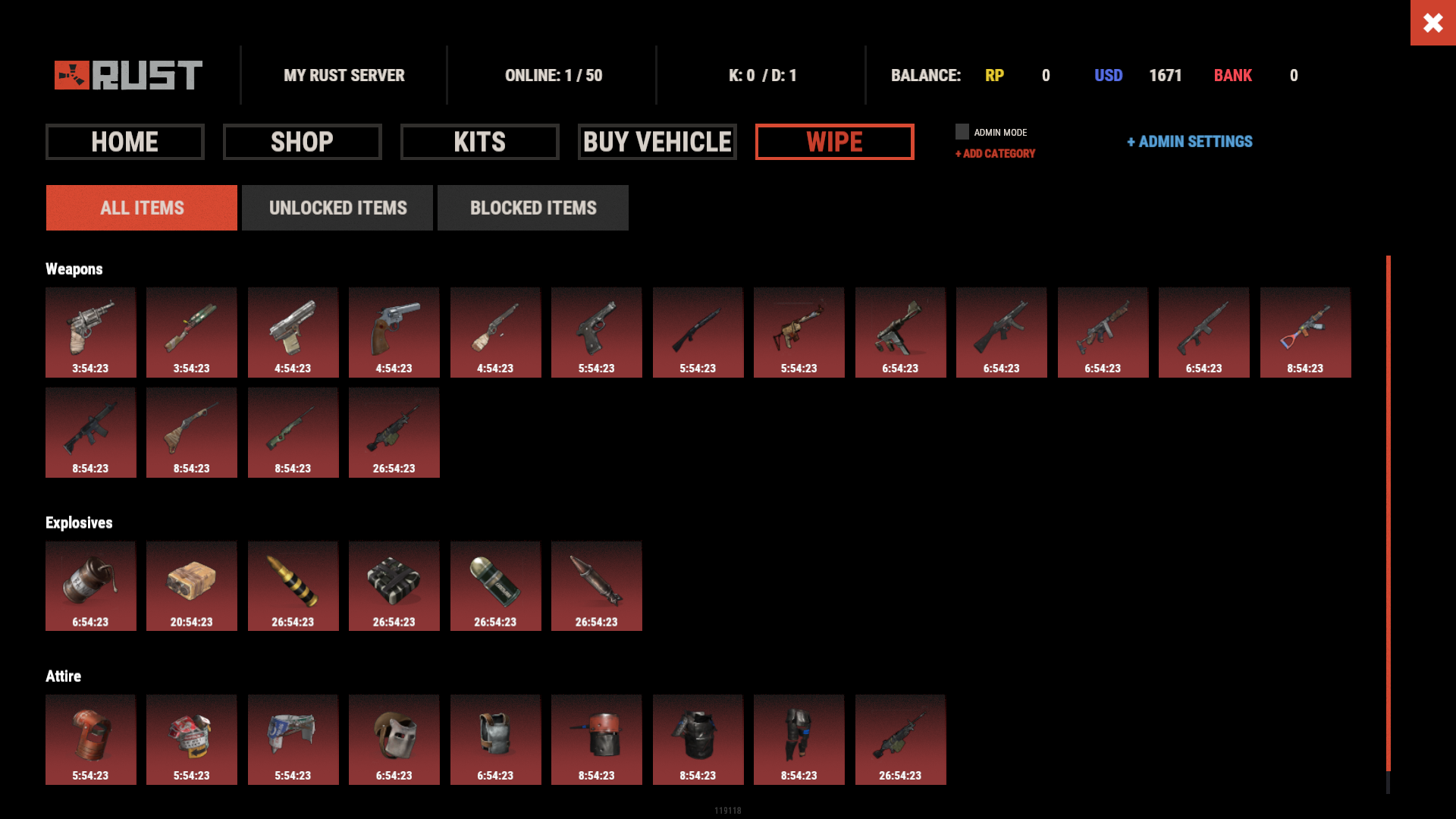The width and height of the screenshot is (1456, 819).
Task: Select the 40mm grenade explosive icon
Action: click(496, 585)
